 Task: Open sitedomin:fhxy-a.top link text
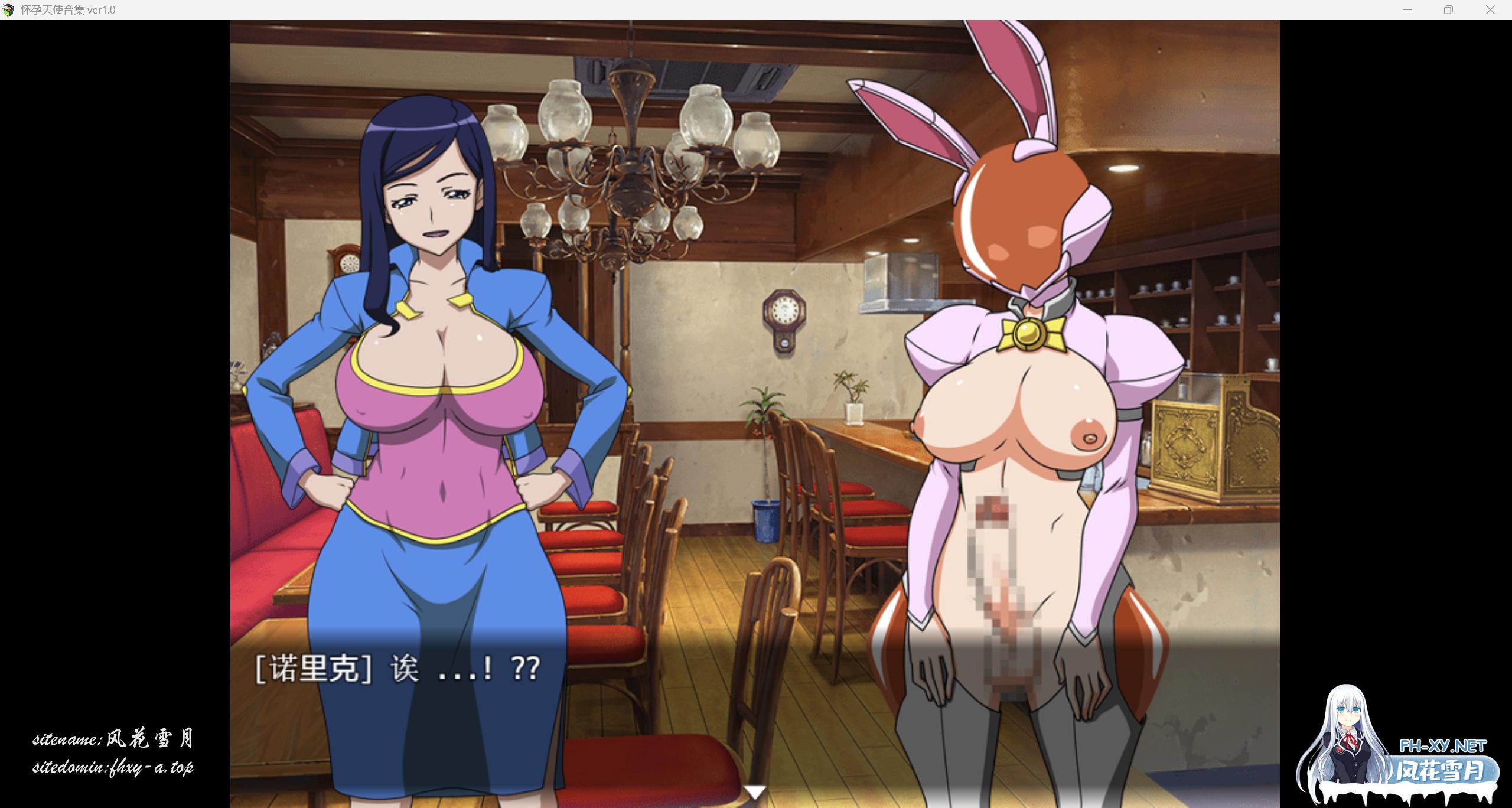(115, 768)
